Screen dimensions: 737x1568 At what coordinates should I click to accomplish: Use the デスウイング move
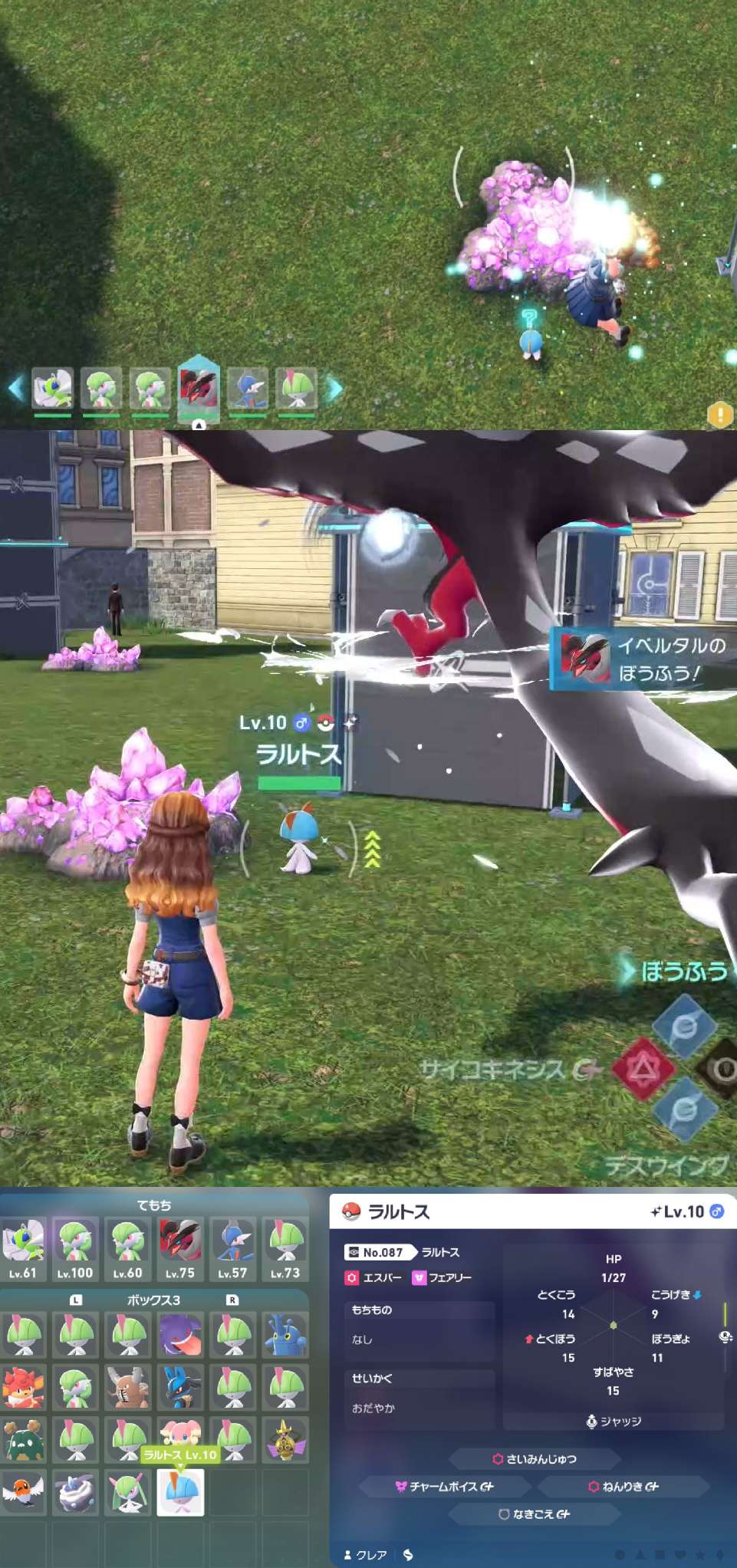click(685, 1109)
